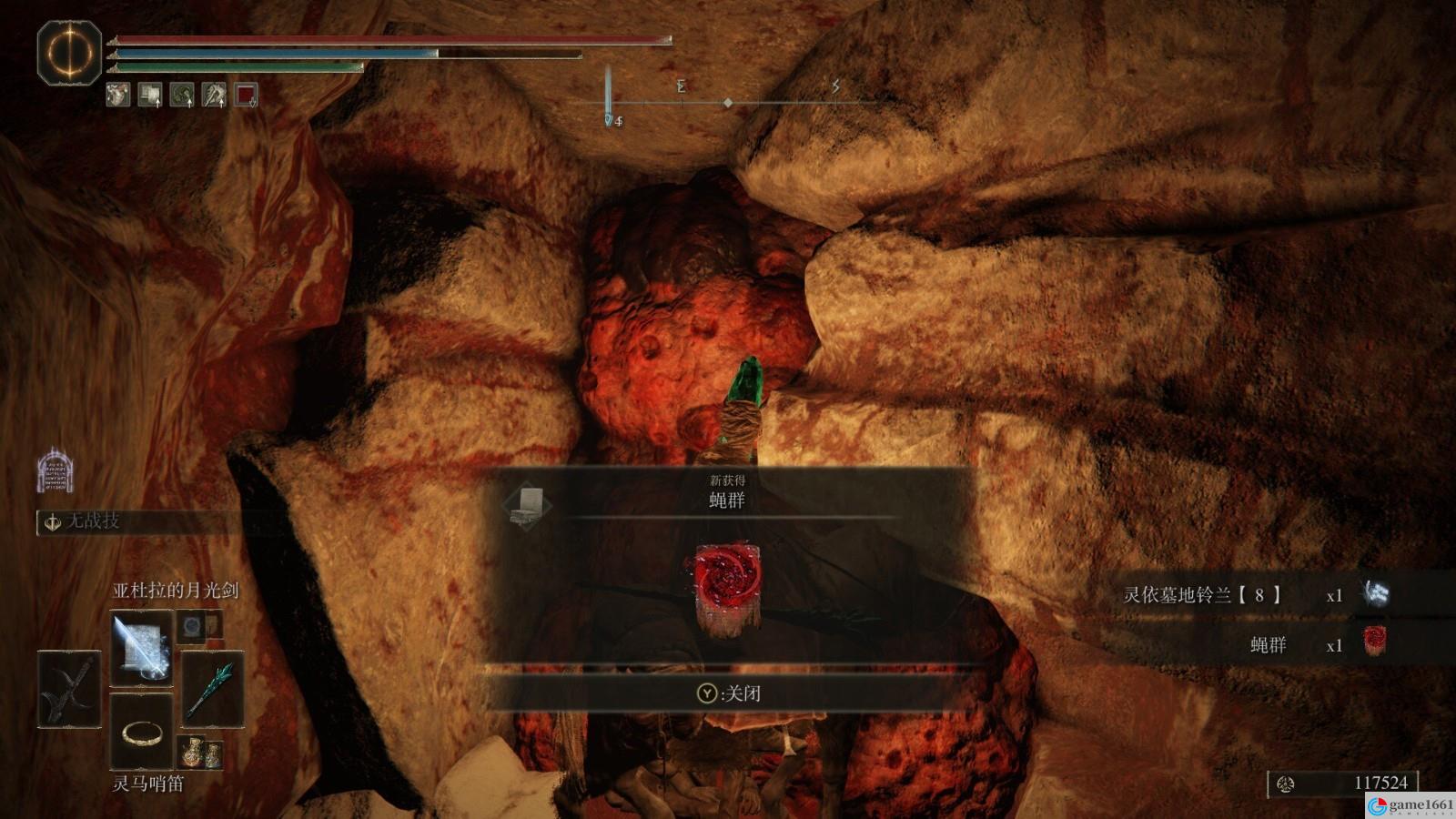Click the dark red square debuff icon
Screen dimensions: 1456x819
click(246, 95)
